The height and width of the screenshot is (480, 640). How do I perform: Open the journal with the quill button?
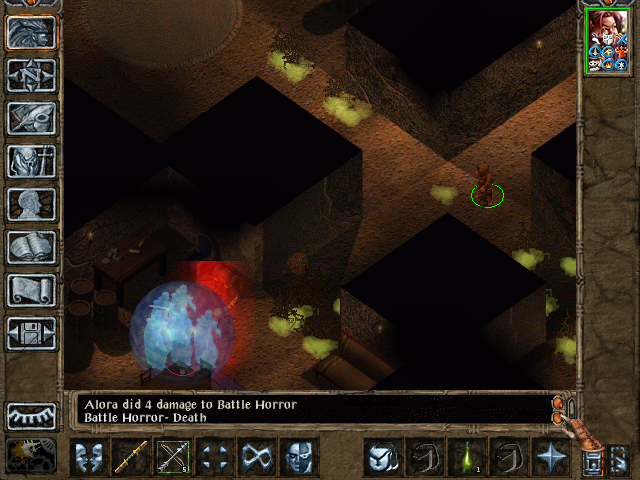(x=31, y=118)
